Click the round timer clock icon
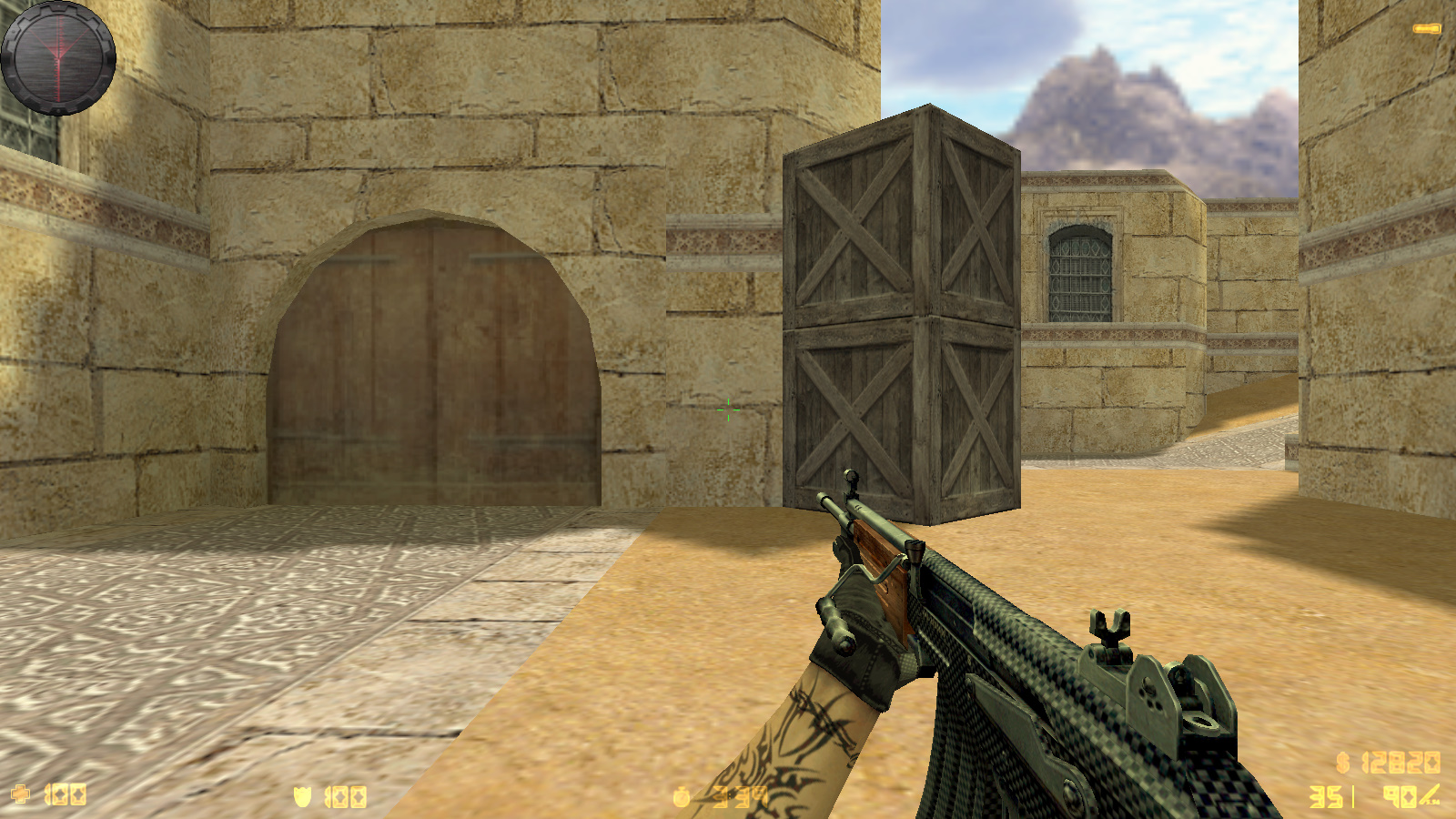 point(682,798)
